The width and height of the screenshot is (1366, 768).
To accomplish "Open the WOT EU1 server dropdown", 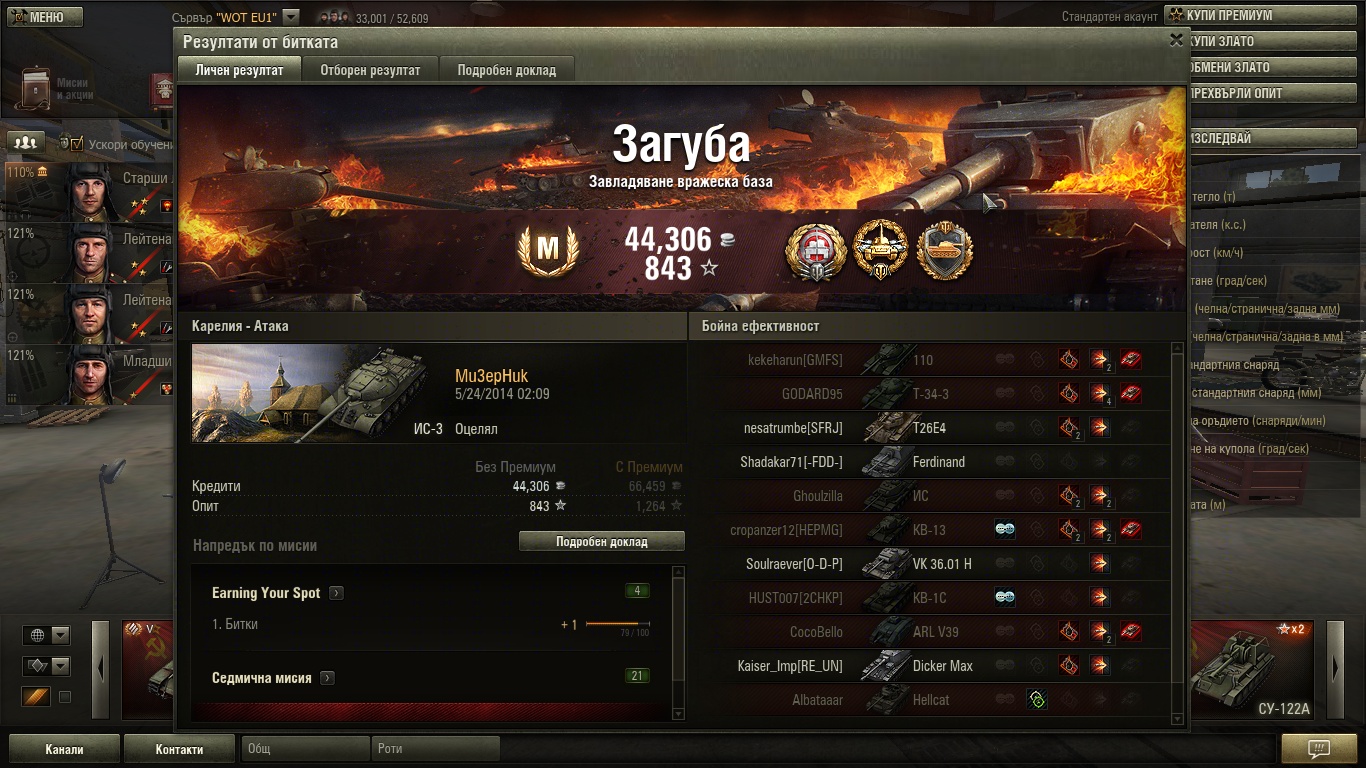I will (291, 17).
